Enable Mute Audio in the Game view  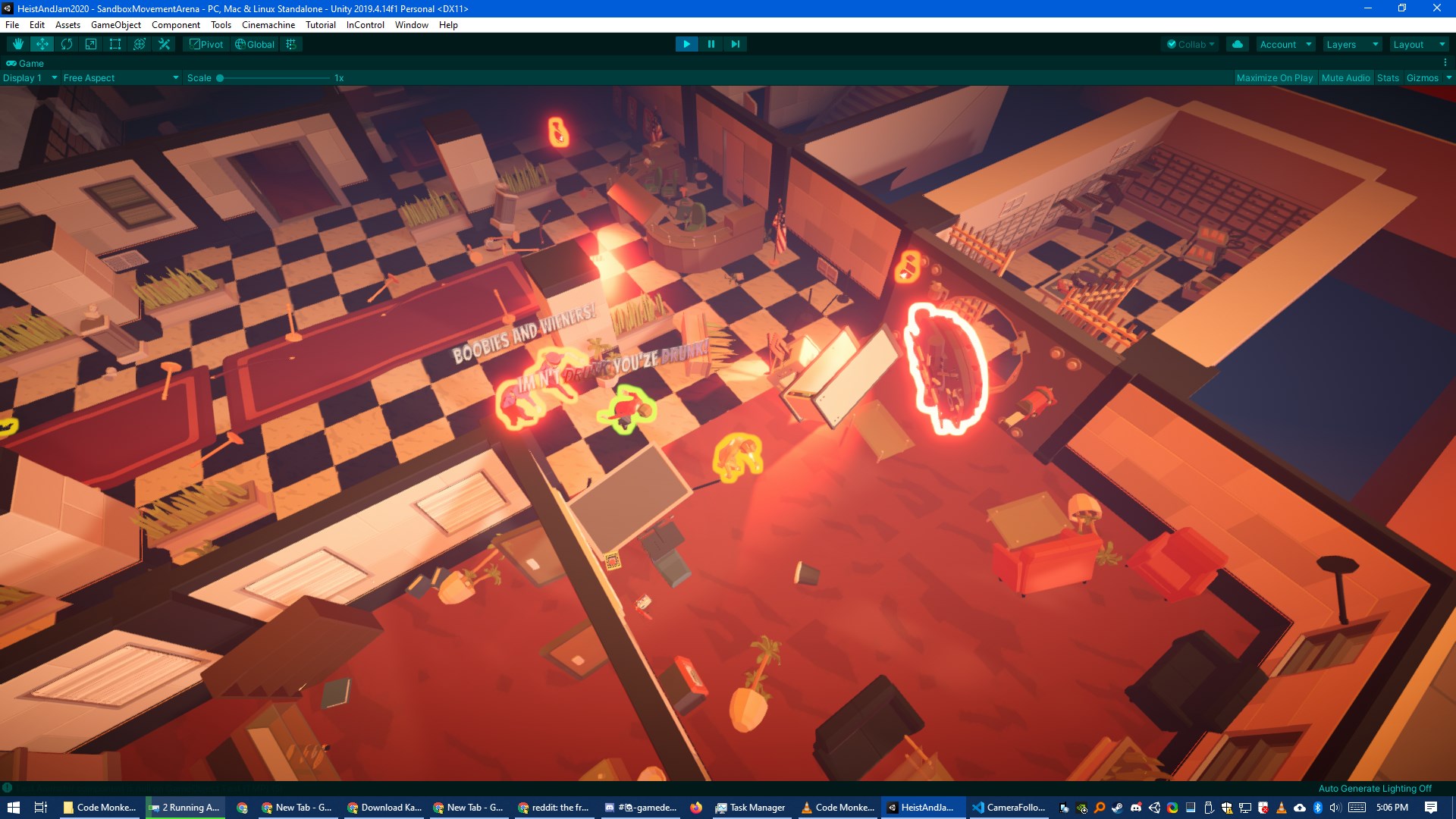coord(1345,77)
